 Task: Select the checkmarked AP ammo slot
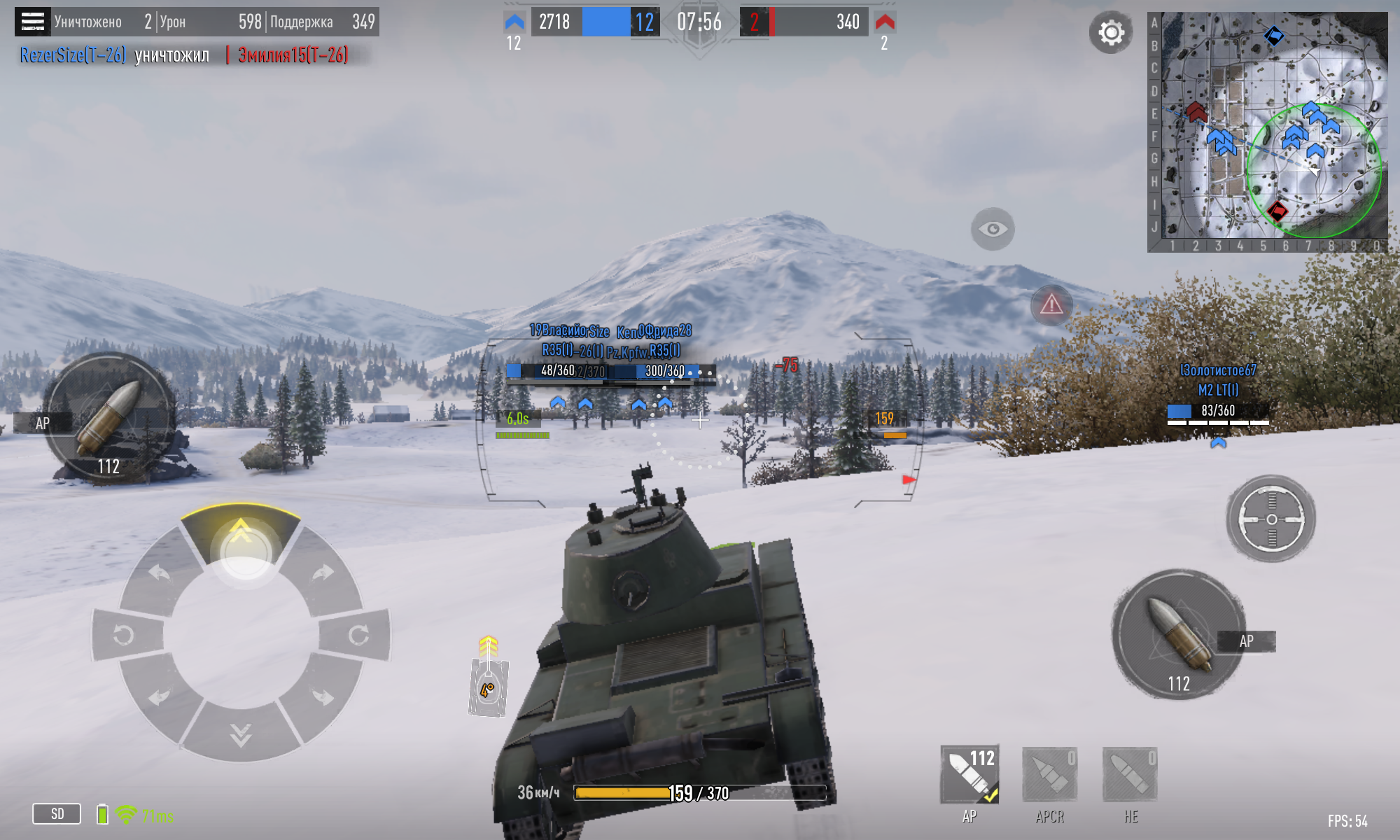[x=969, y=775]
